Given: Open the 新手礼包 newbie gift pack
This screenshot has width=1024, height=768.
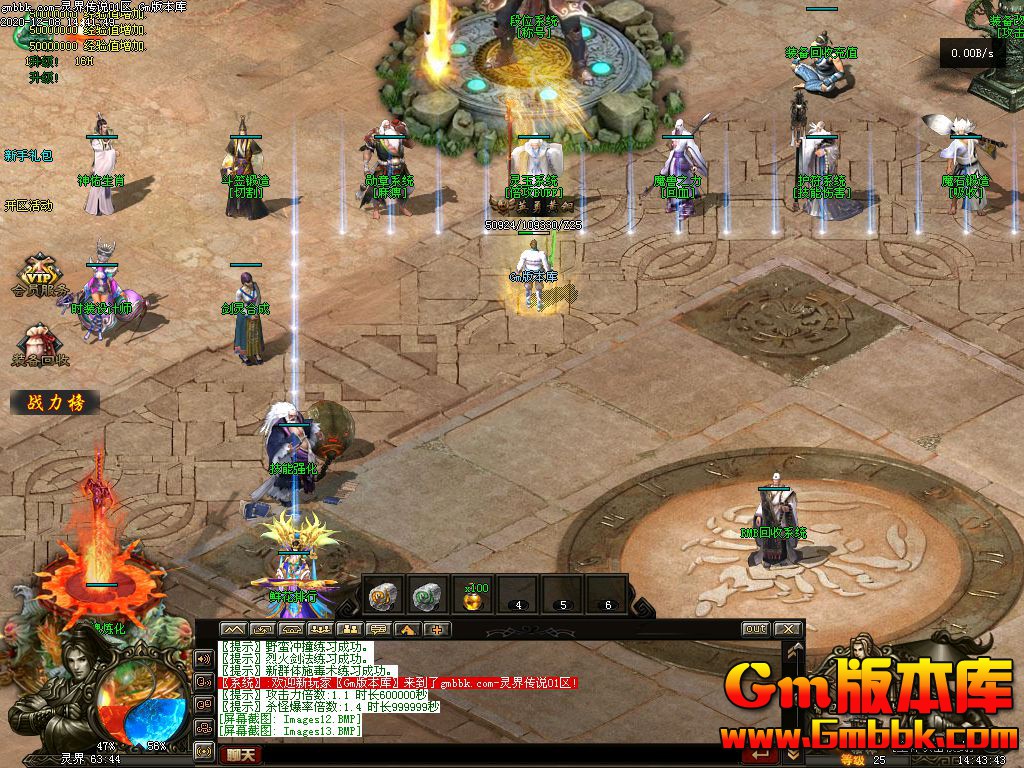Looking at the screenshot, I should [x=28, y=156].
